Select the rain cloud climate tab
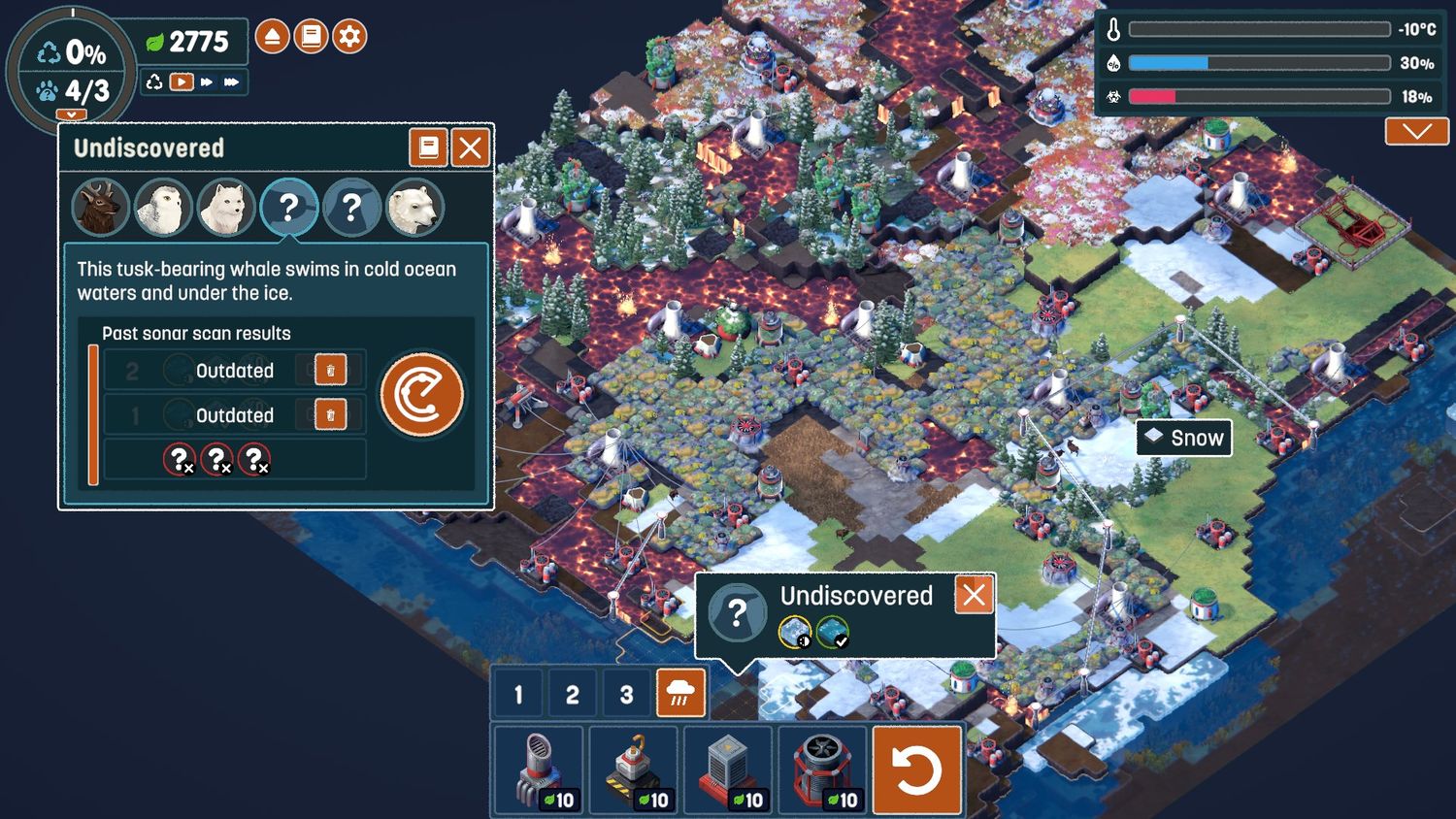 tap(680, 694)
